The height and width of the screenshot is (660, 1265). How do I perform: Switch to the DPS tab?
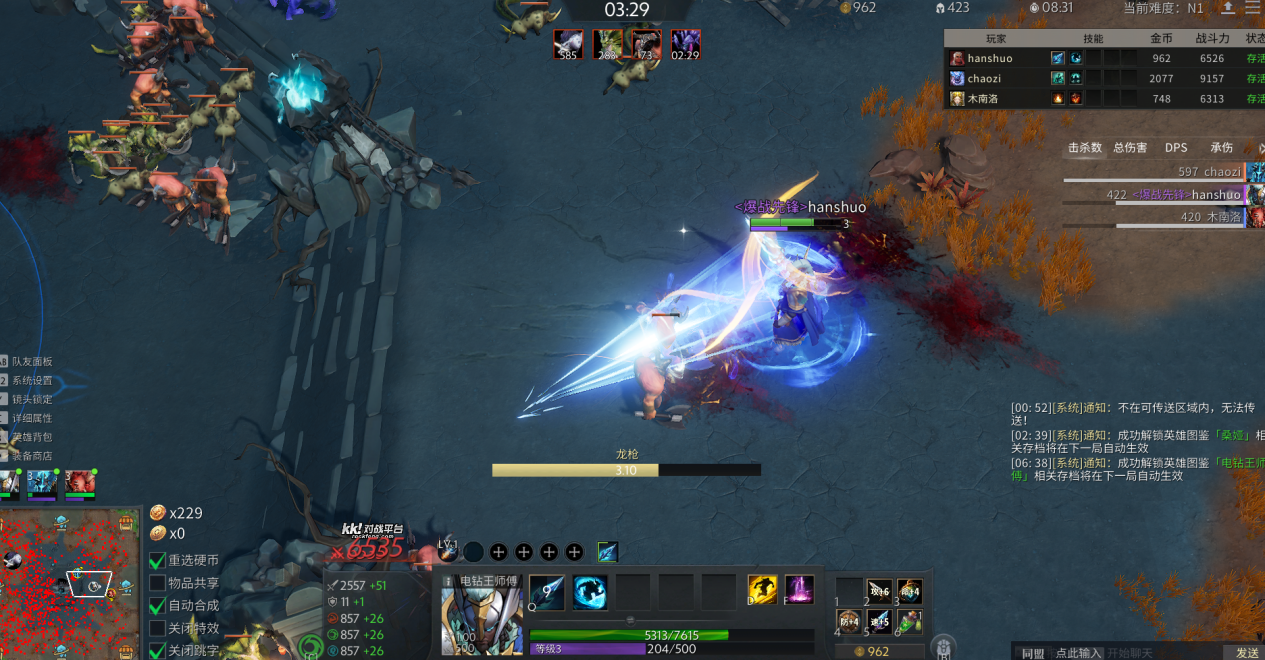pyautogui.click(x=1176, y=148)
